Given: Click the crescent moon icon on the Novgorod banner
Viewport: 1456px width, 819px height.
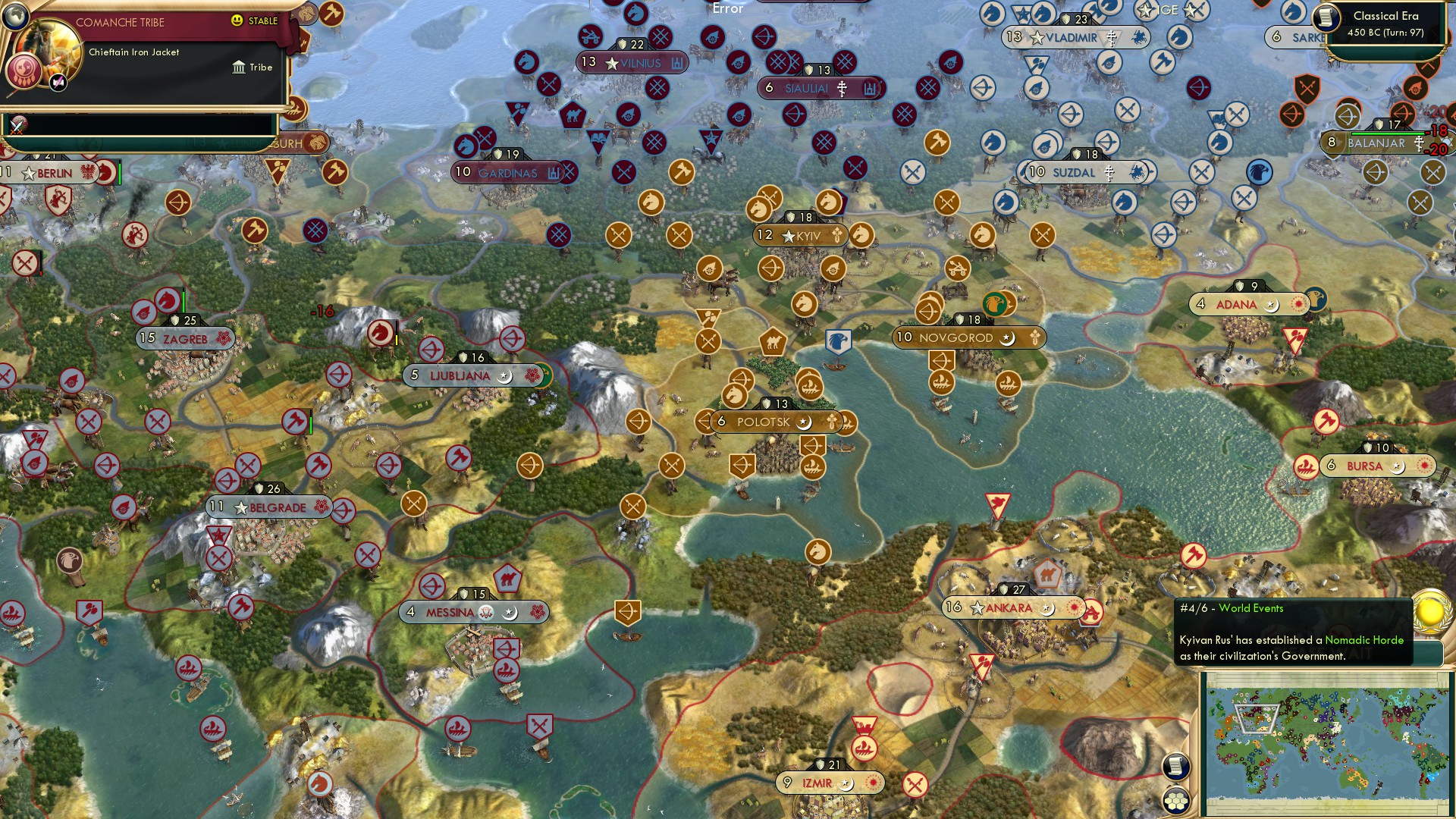Looking at the screenshot, I should pyautogui.click(x=1009, y=338).
